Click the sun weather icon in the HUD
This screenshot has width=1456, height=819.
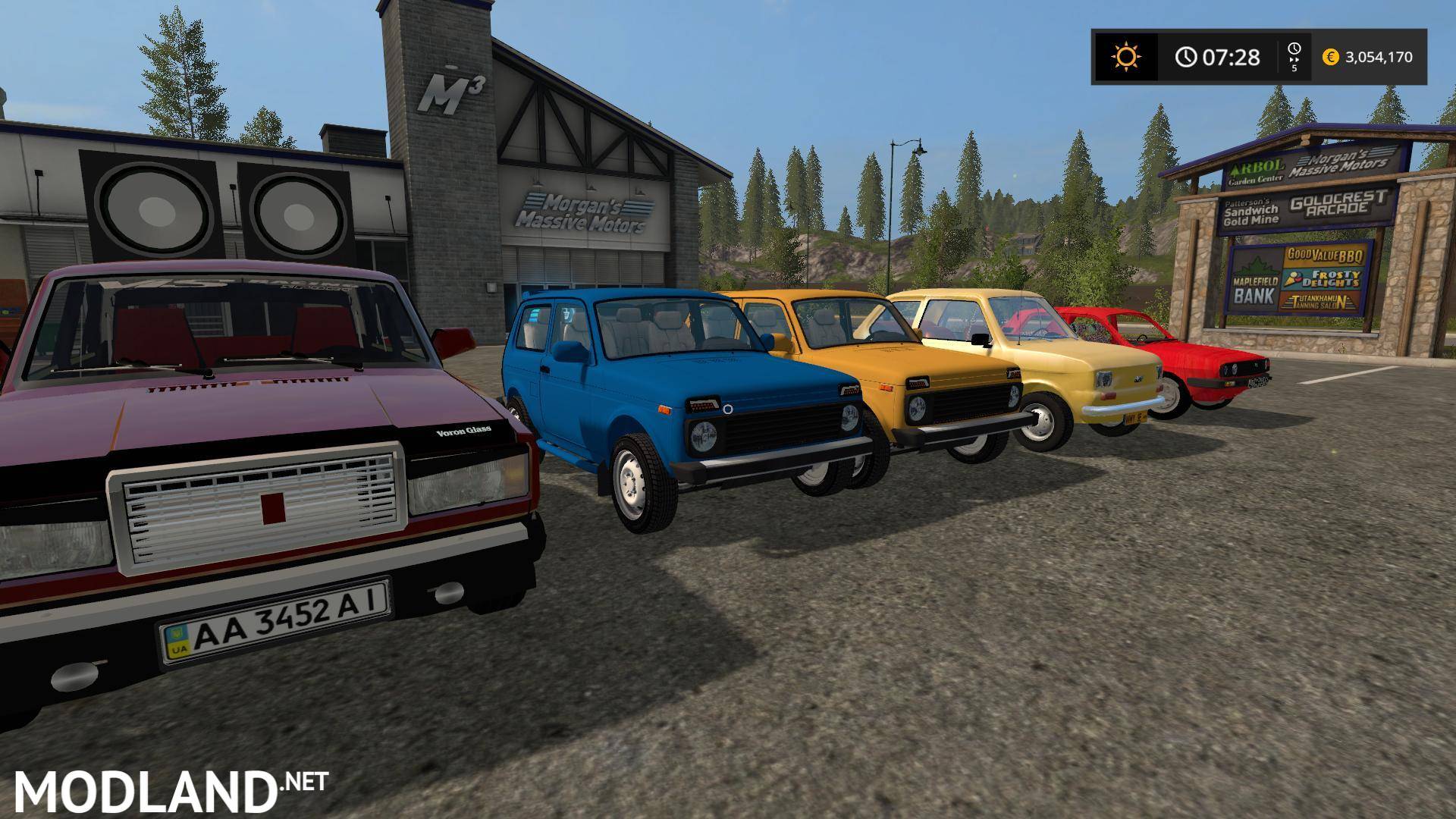coord(1127,55)
